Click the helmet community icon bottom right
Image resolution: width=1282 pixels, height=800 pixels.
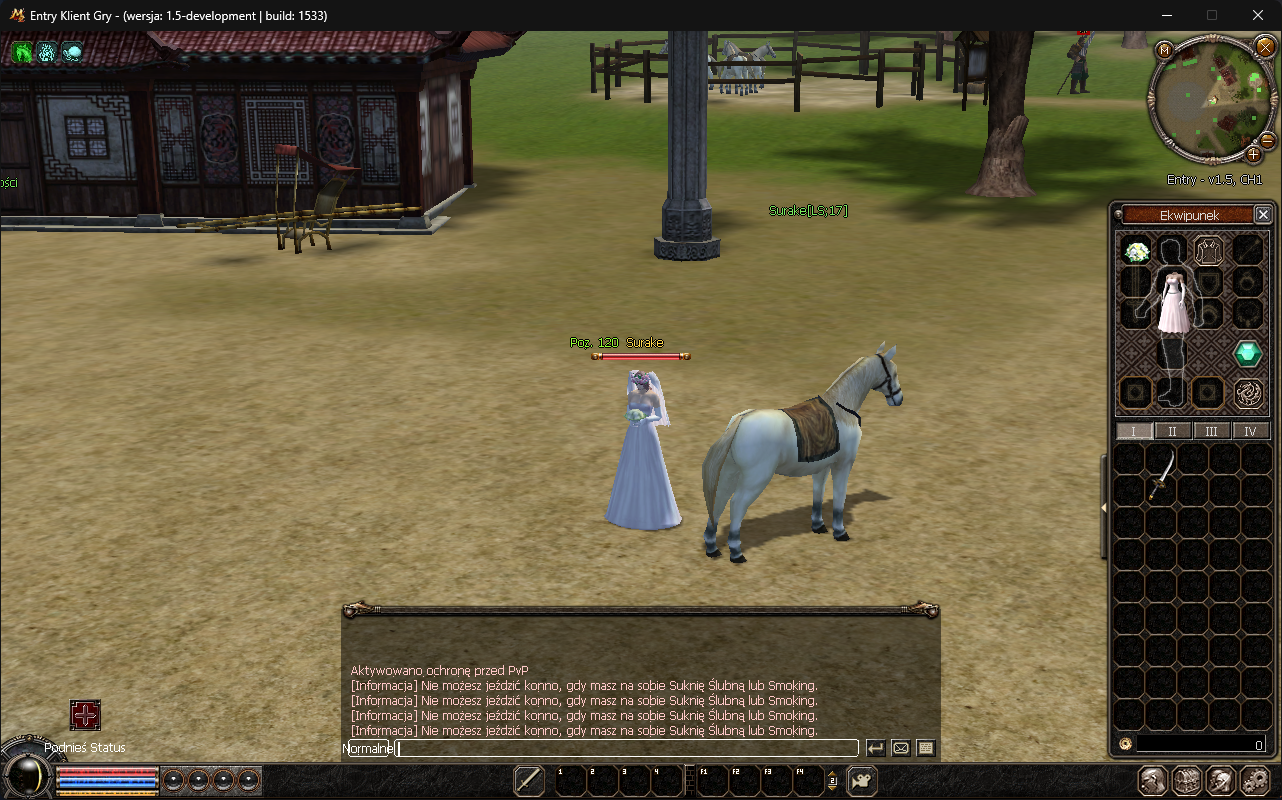[x=1220, y=780]
